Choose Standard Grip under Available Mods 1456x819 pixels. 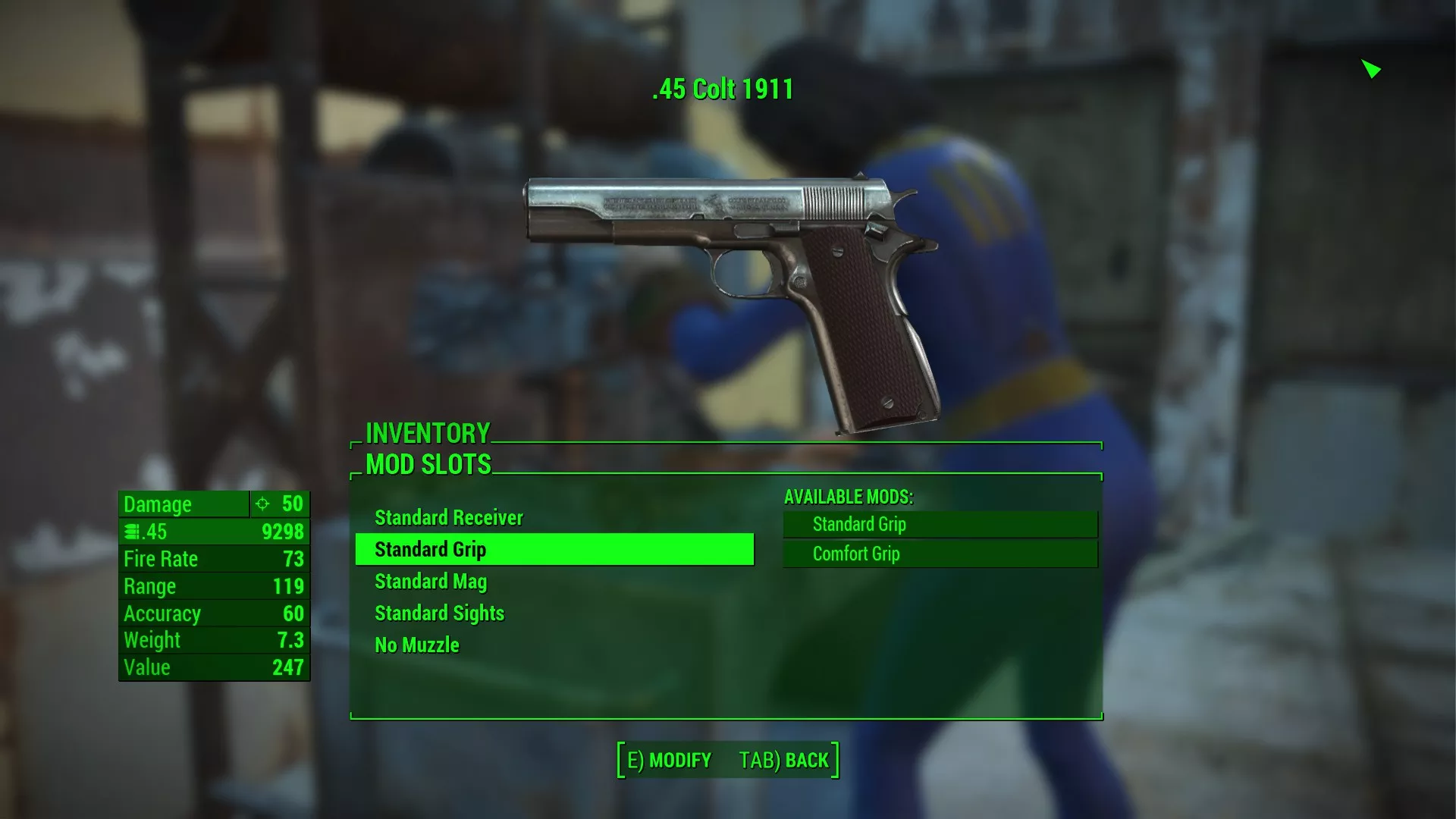pyautogui.click(x=940, y=525)
